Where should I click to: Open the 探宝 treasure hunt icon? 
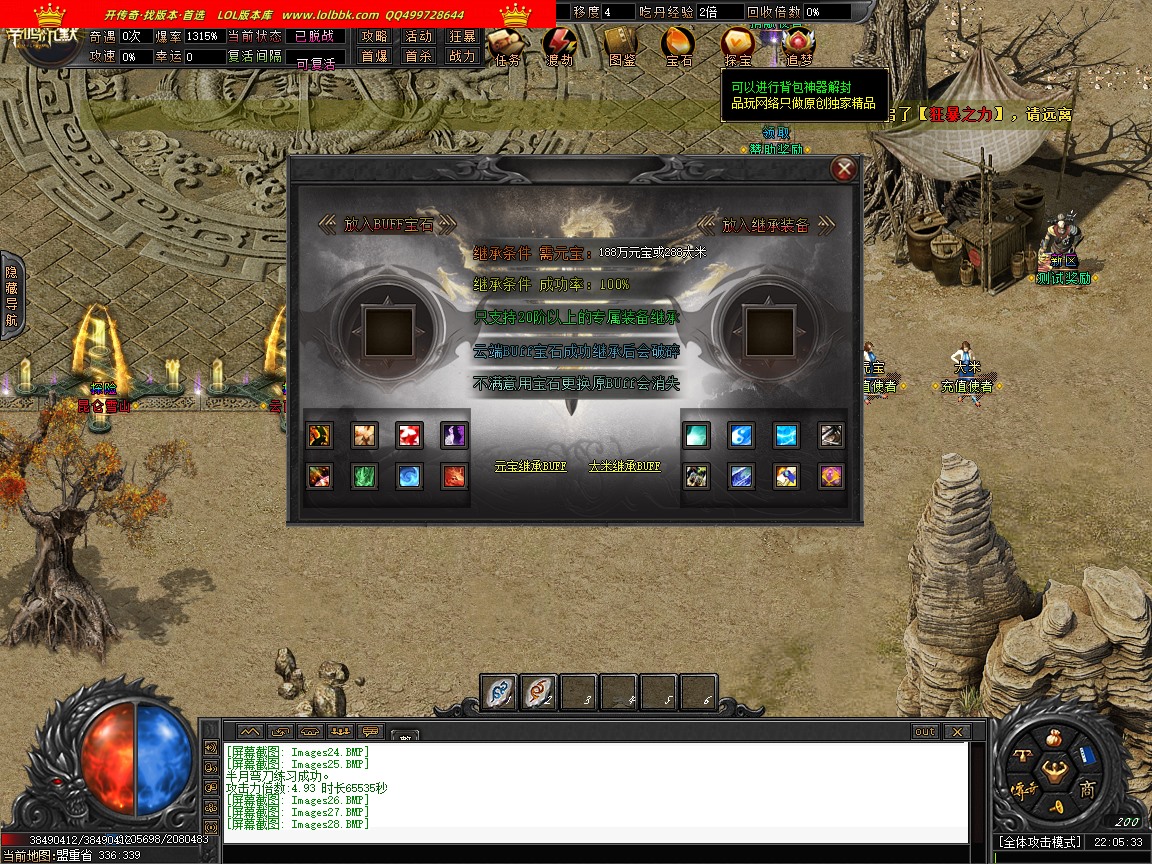coord(738,43)
